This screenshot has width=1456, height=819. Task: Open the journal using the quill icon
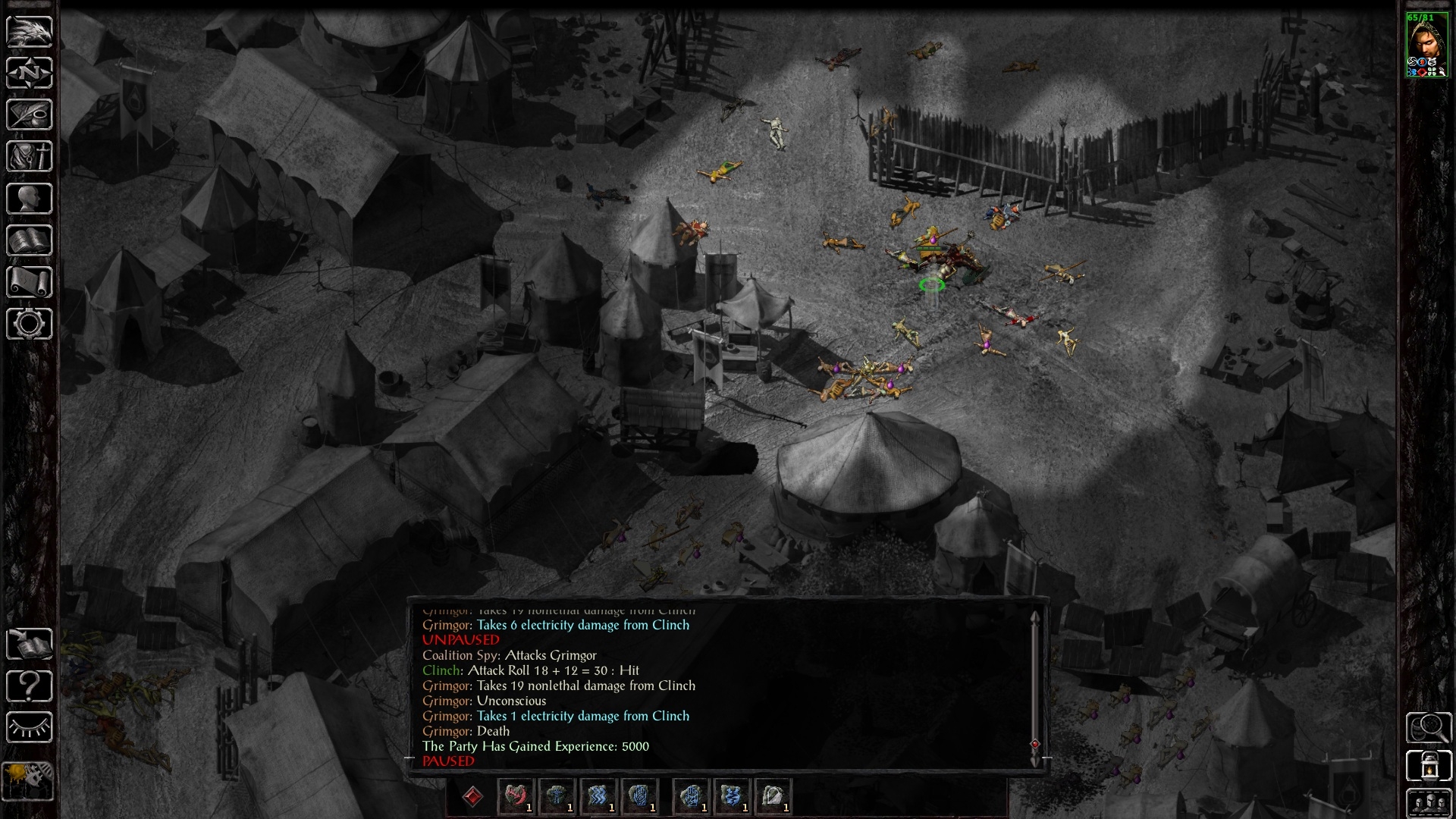[x=30, y=115]
